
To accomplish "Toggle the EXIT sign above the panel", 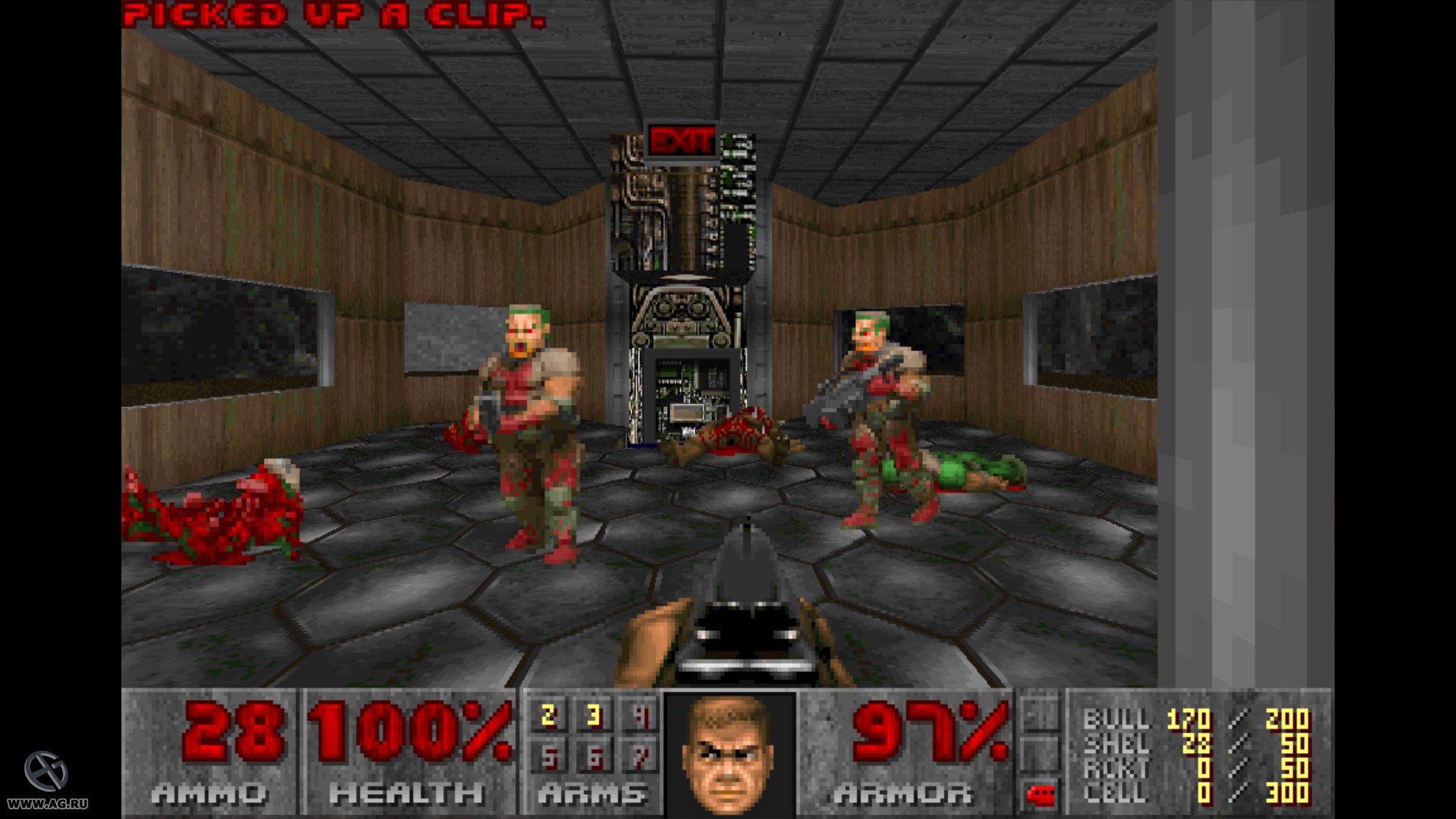I will (x=681, y=138).
